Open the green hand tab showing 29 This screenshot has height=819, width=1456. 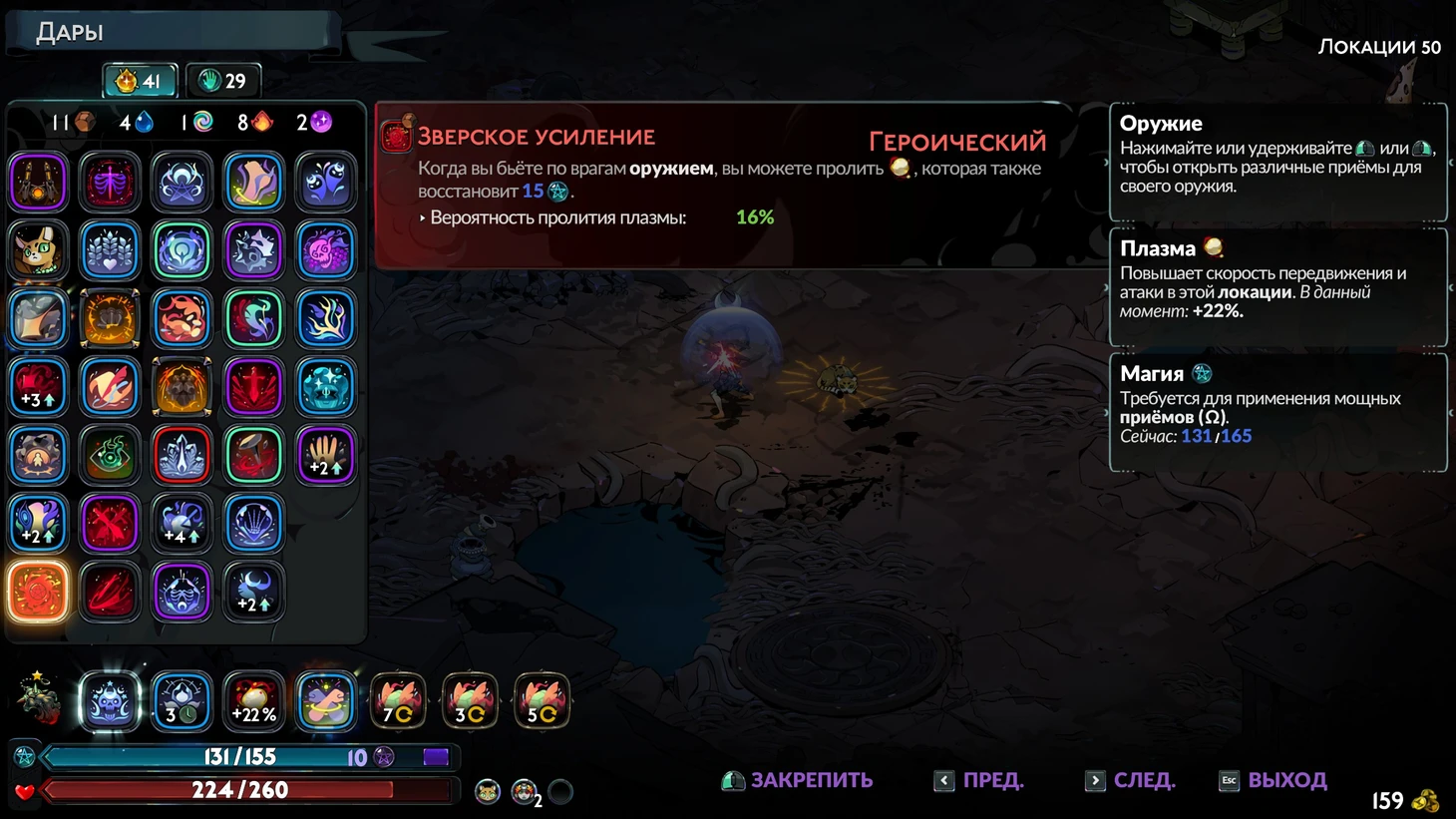coord(223,81)
